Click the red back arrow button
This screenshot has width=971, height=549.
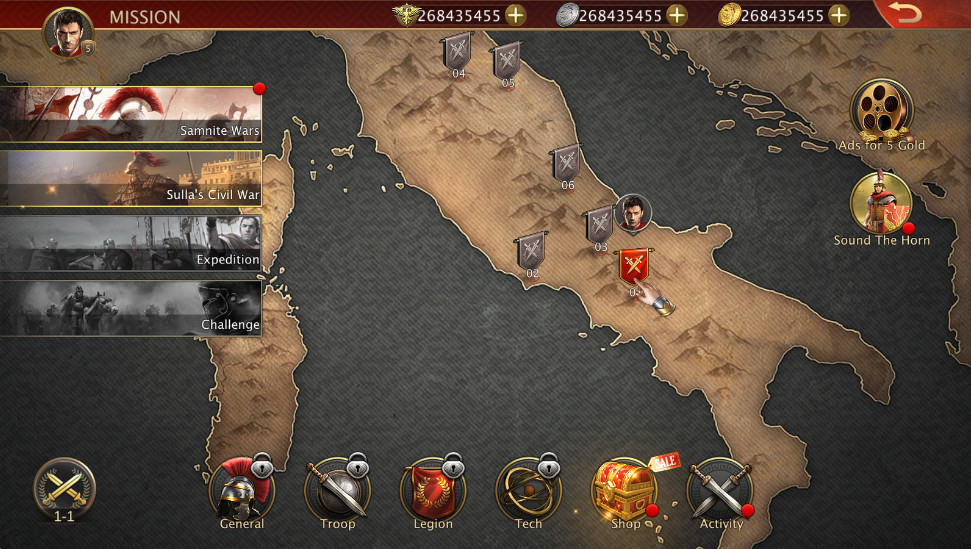(x=905, y=14)
